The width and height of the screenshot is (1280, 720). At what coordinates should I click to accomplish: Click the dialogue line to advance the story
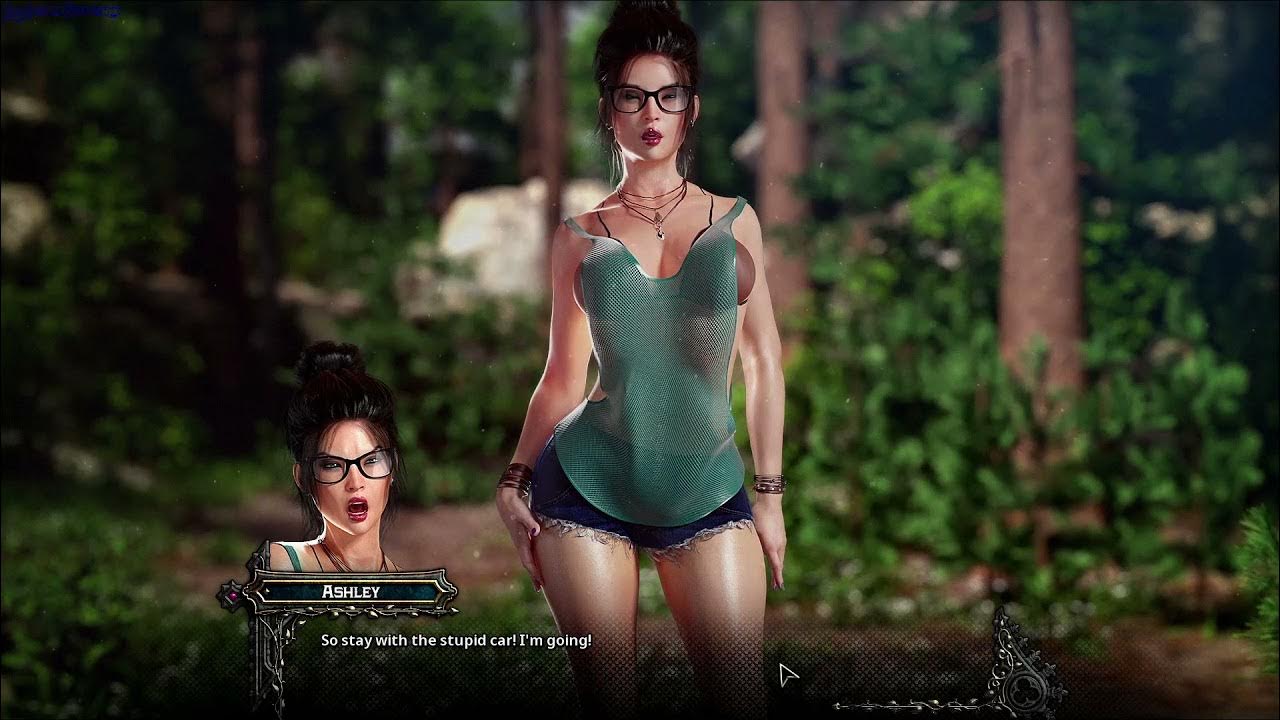pos(455,640)
